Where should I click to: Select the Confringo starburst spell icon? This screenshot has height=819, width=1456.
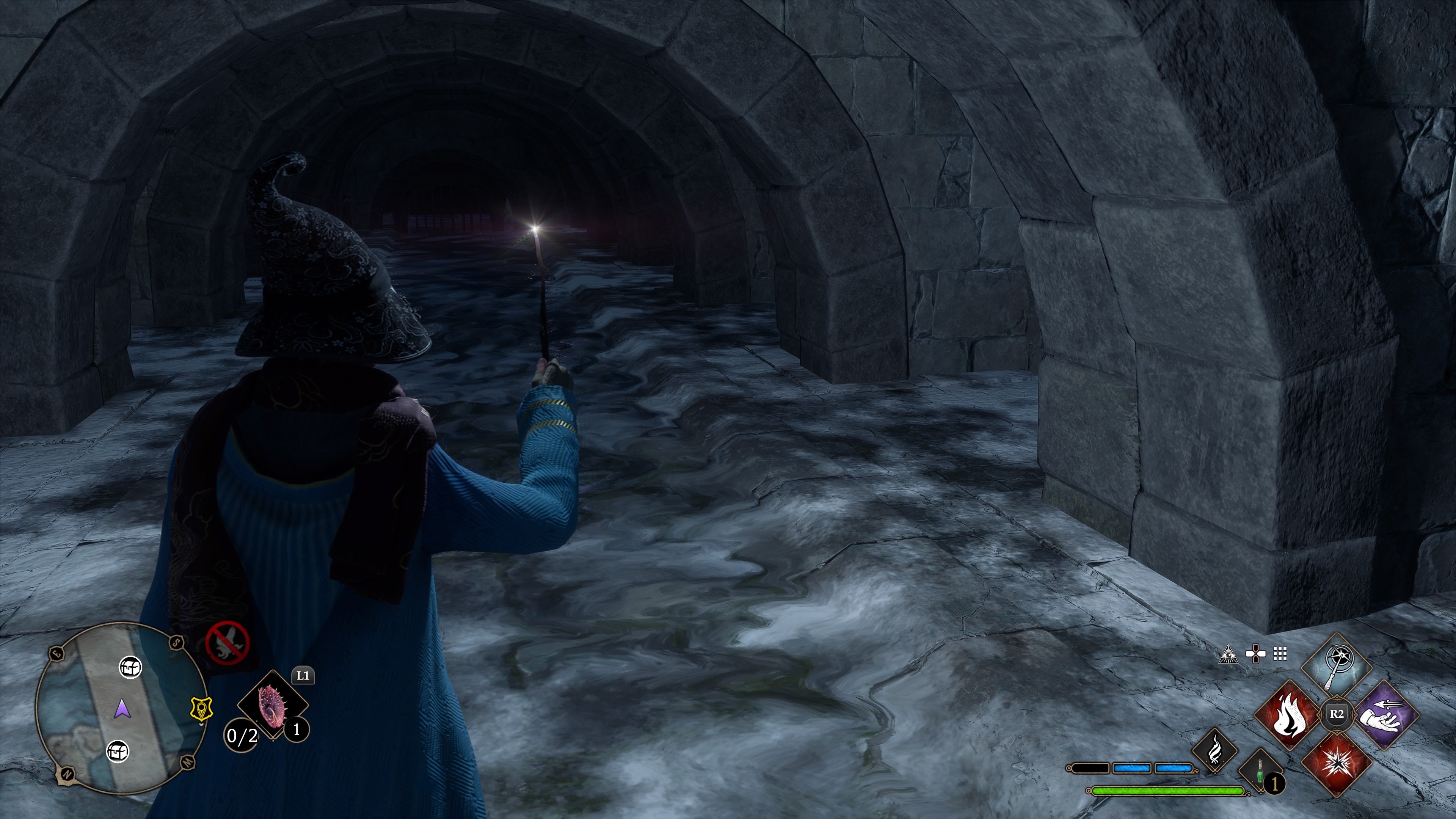point(1337,765)
